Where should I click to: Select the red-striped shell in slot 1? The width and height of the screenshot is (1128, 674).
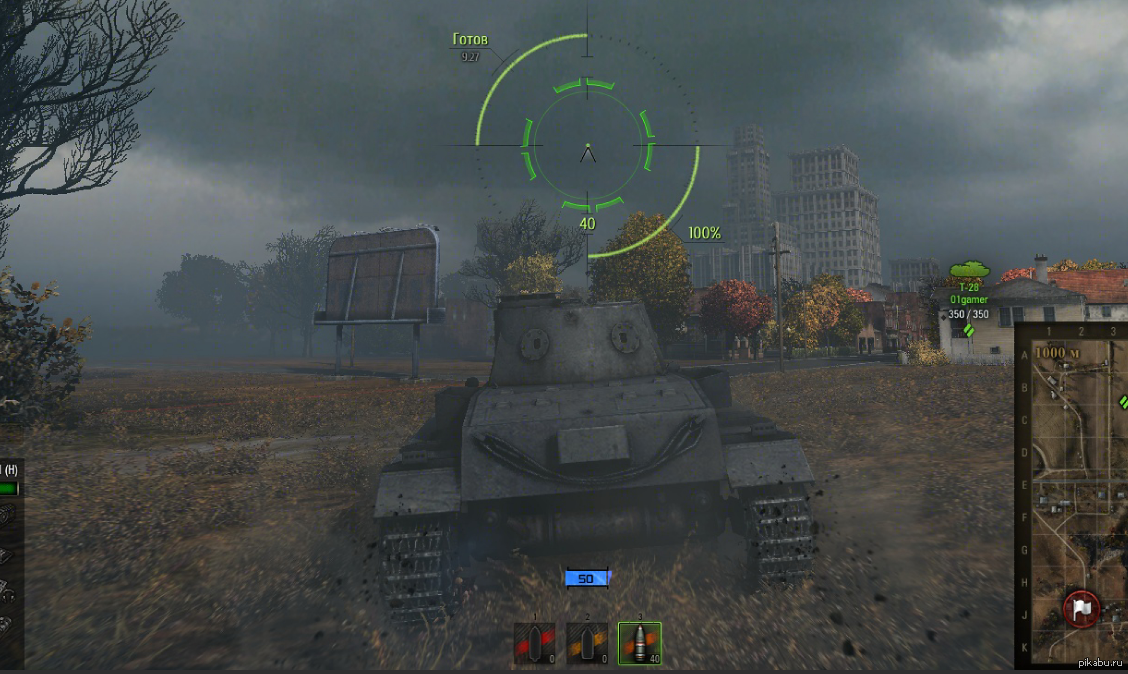(534, 644)
